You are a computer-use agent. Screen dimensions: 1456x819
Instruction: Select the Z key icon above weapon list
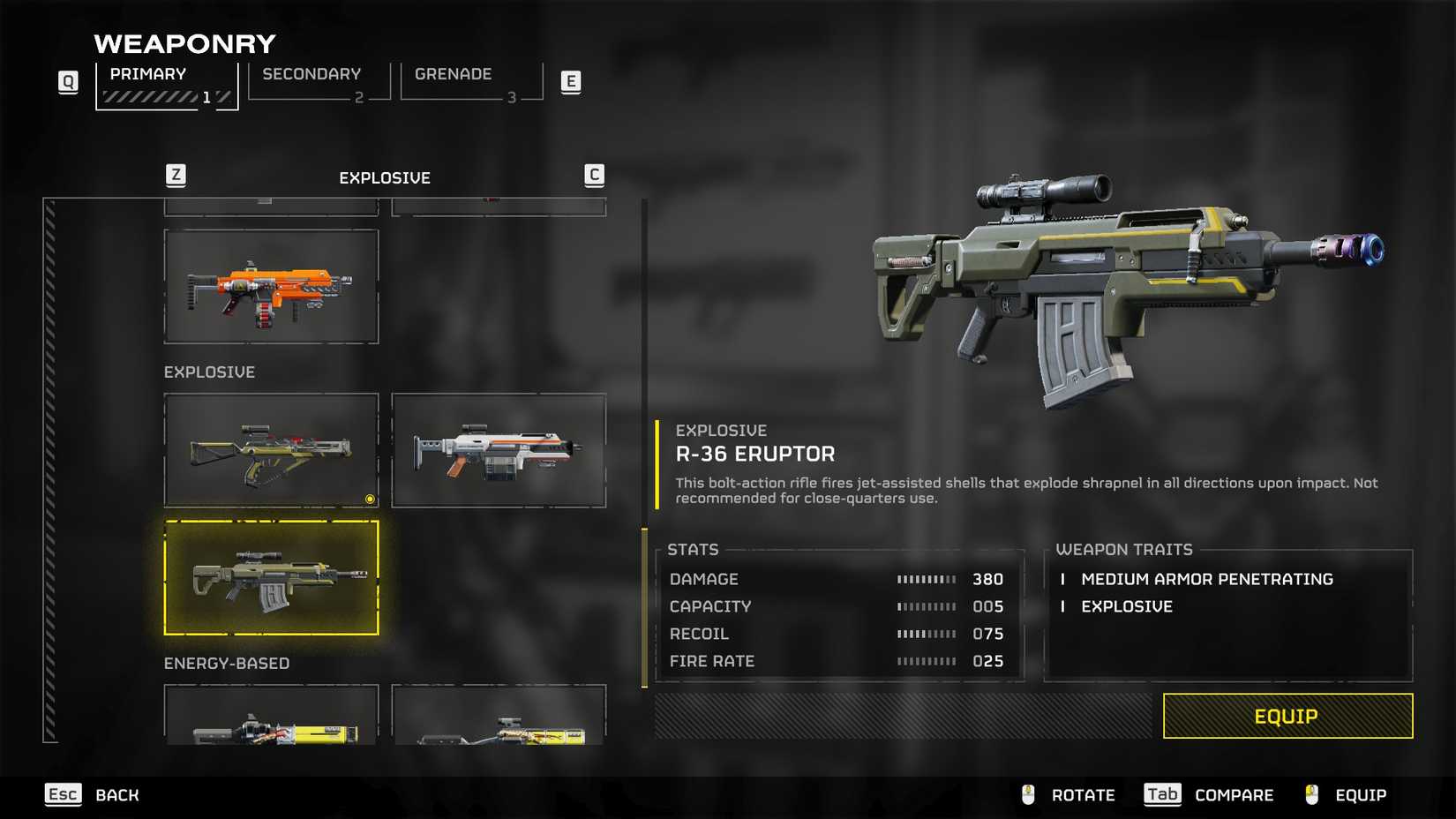point(176,175)
